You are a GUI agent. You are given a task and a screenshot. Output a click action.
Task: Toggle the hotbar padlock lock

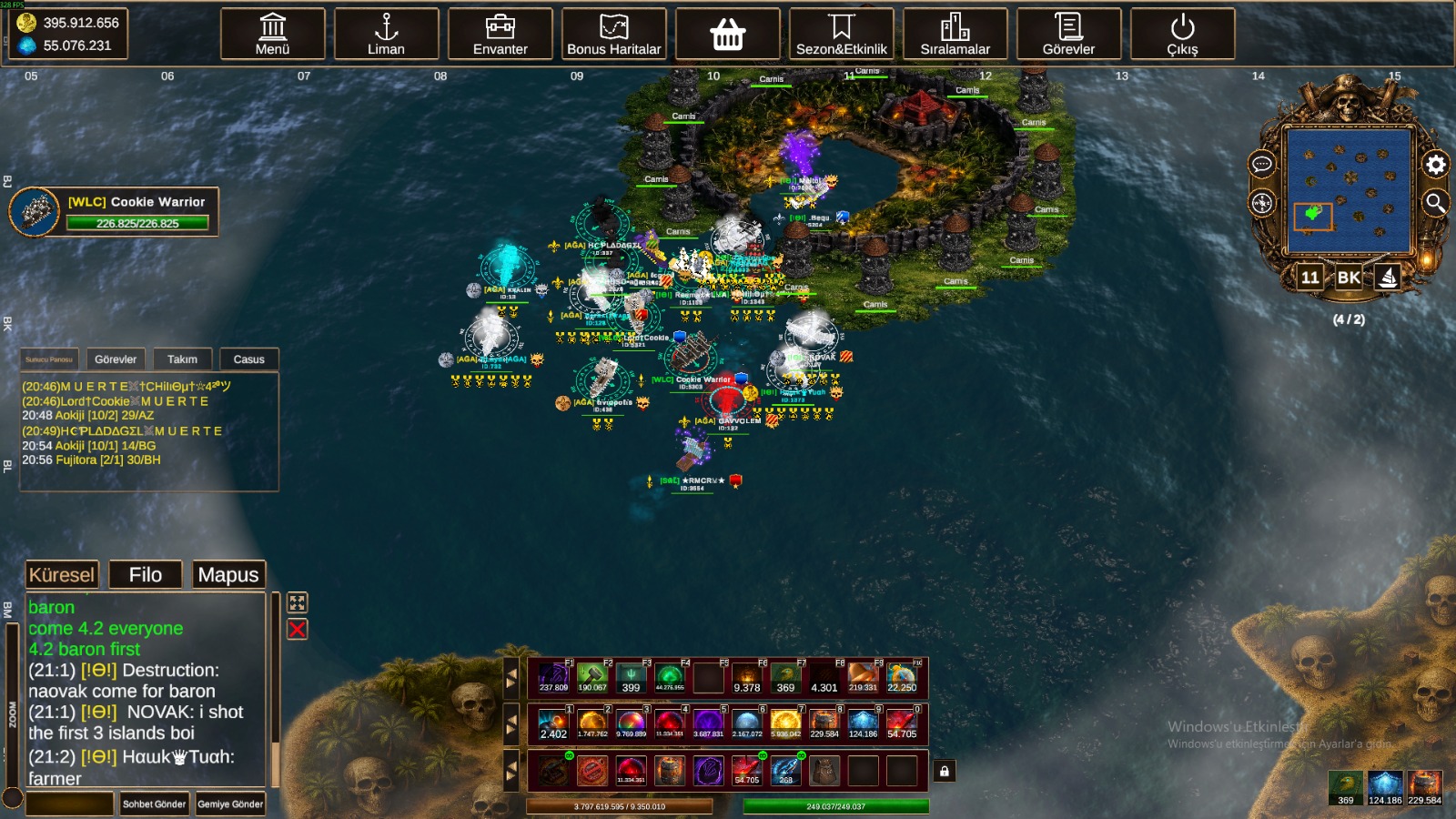[945, 772]
